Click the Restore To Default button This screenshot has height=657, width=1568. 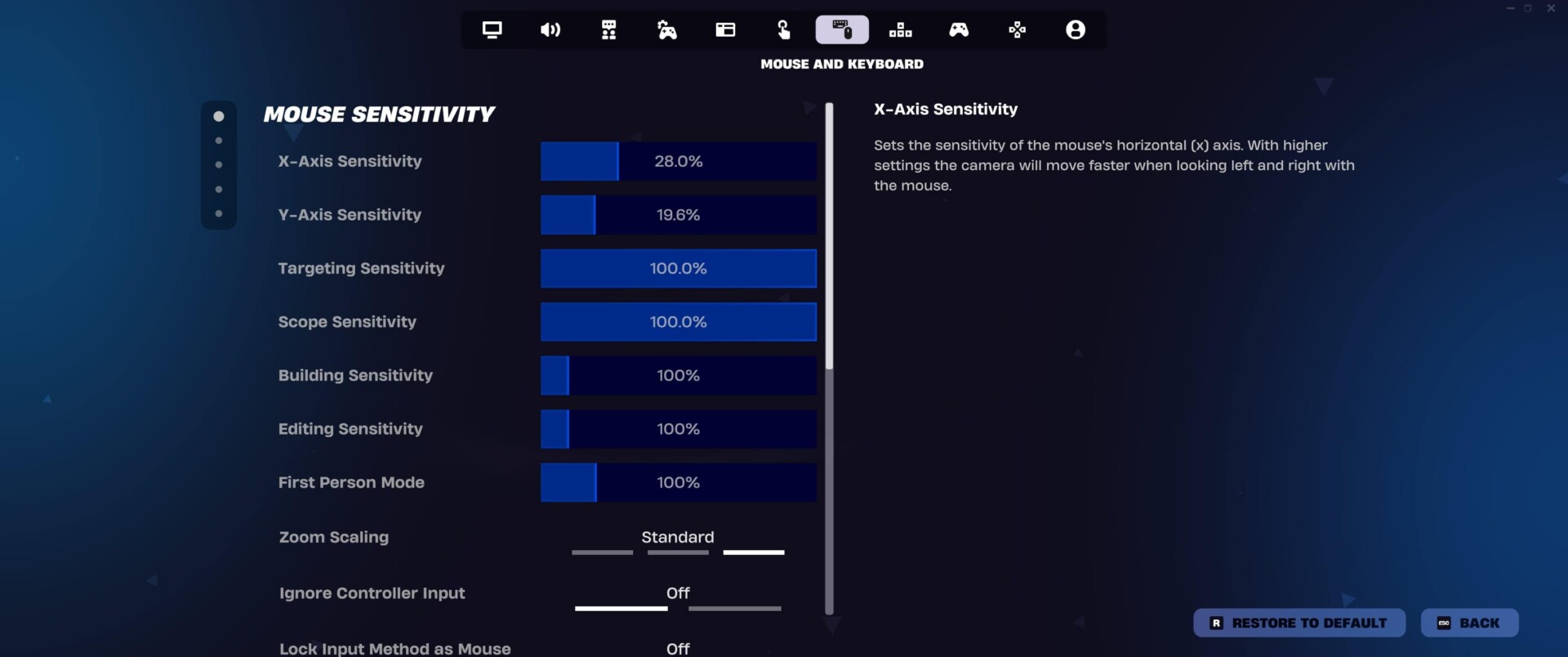1298,622
